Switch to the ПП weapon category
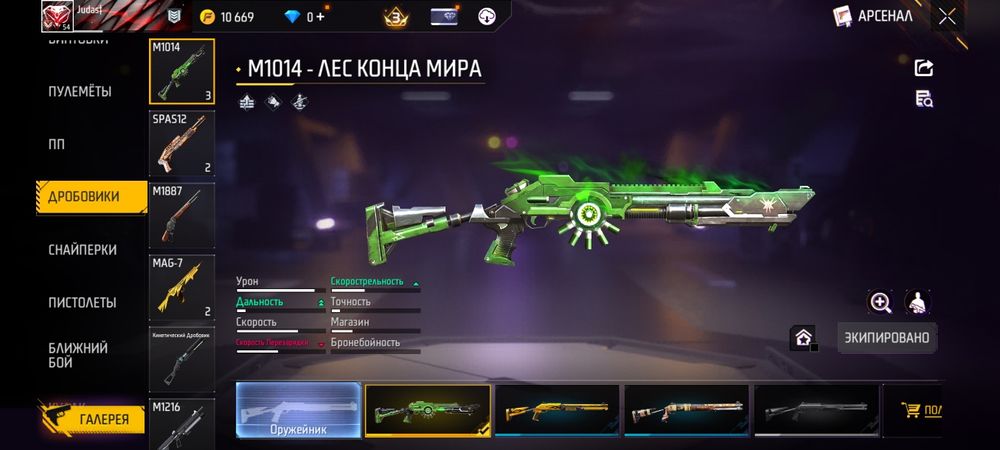Screen dimensions: 1000x450 [57, 144]
